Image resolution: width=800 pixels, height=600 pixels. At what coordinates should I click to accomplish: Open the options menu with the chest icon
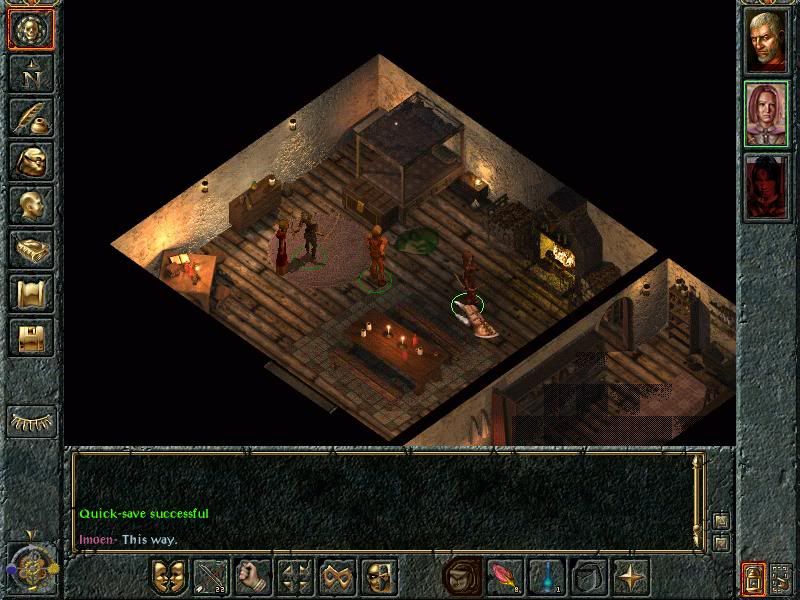(31, 337)
